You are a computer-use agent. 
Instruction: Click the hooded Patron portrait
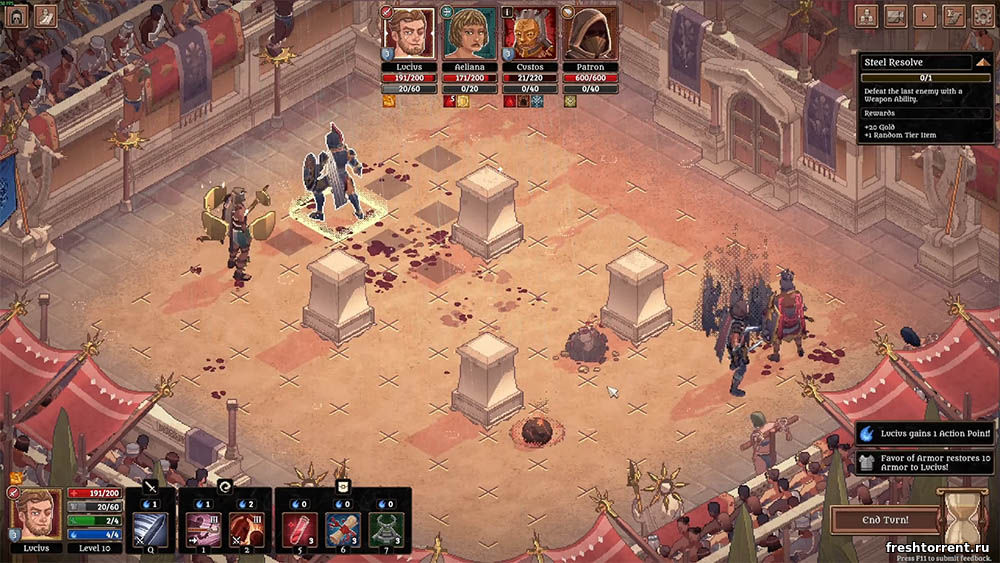click(x=589, y=35)
